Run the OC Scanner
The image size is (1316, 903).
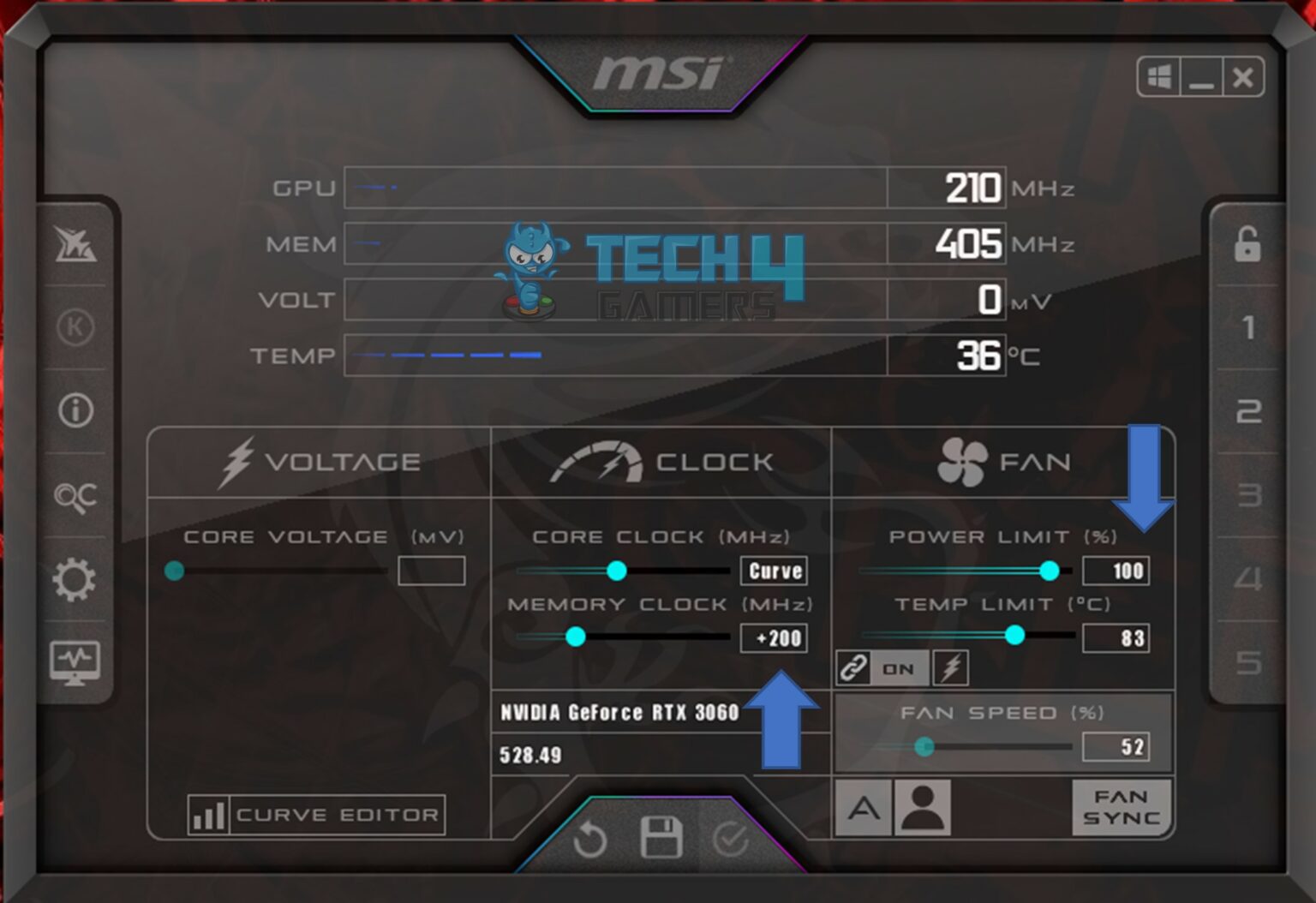coord(75,495)
